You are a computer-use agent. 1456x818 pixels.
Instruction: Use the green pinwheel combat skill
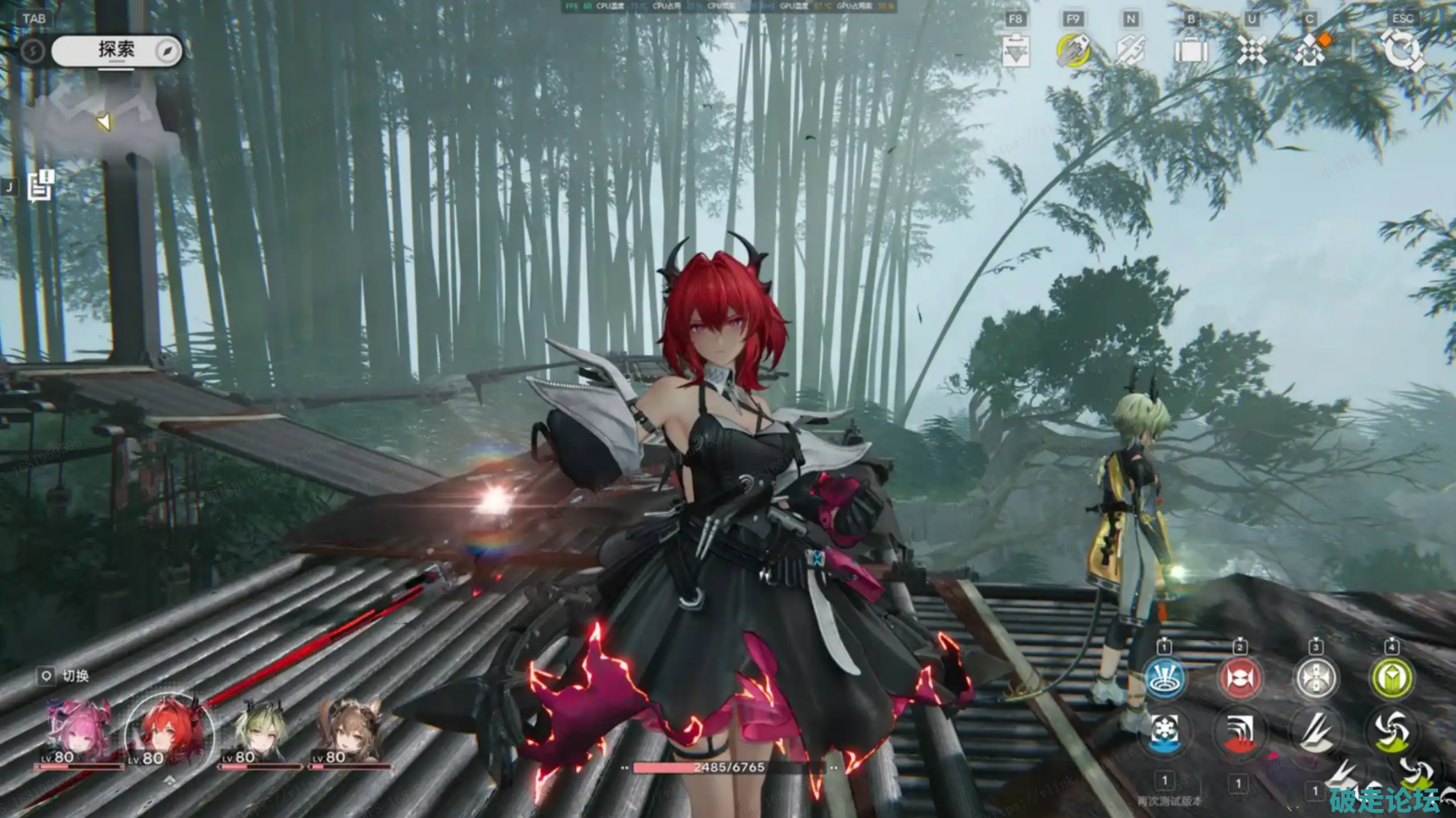click(1391, 730)
